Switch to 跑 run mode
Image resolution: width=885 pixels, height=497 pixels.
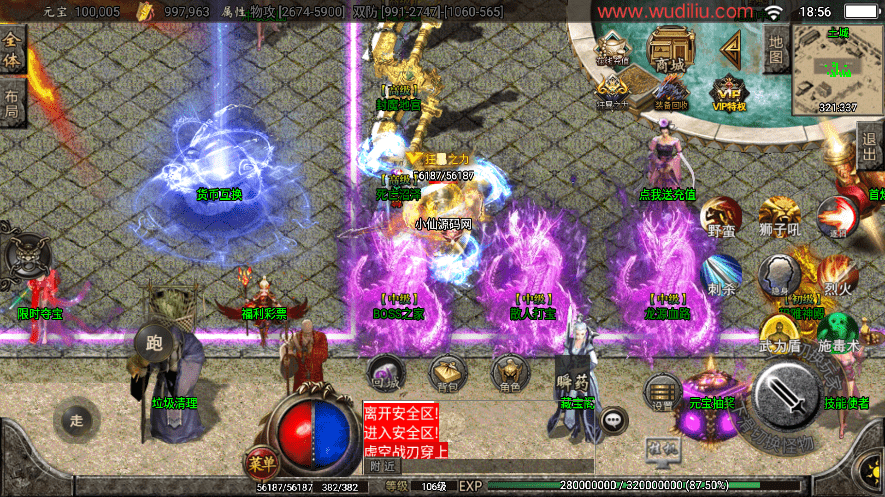pyautogui.click(x=154, y=342)
